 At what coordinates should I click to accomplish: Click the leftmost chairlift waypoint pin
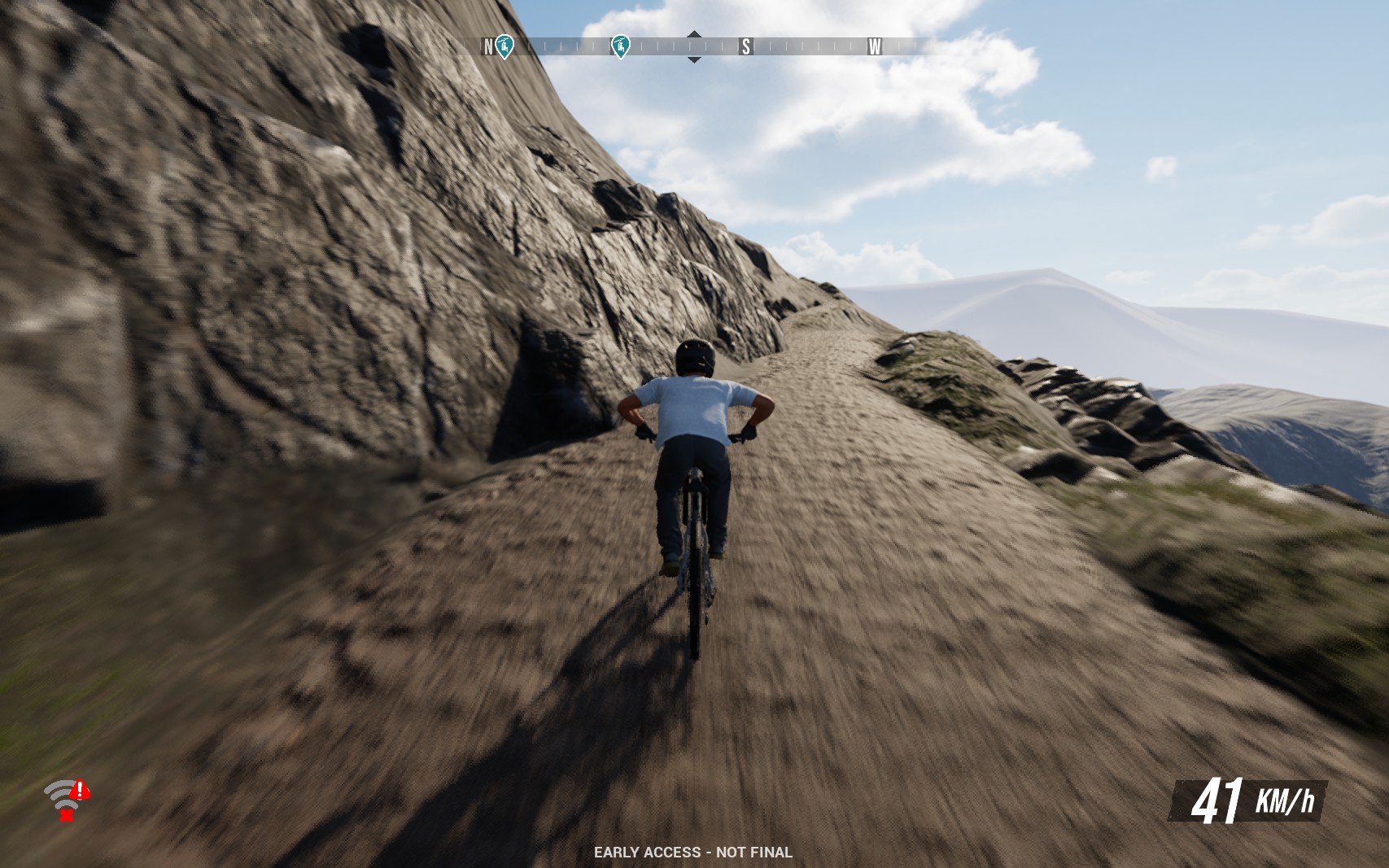506,46
